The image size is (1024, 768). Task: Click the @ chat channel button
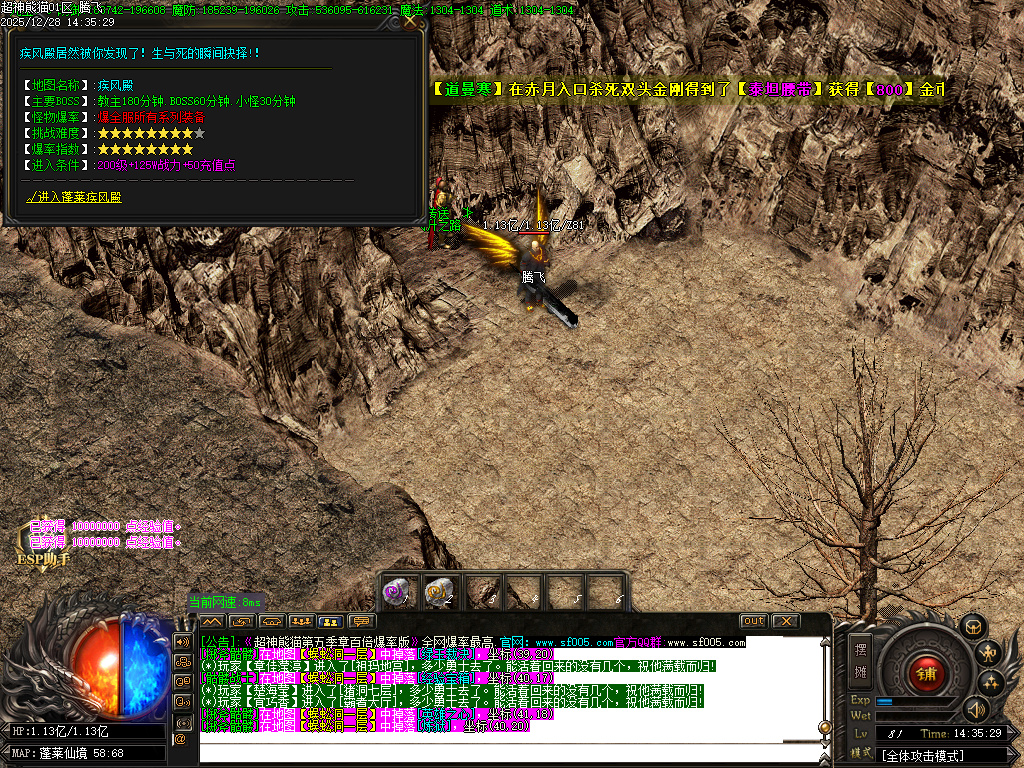(x=181, y=739)
